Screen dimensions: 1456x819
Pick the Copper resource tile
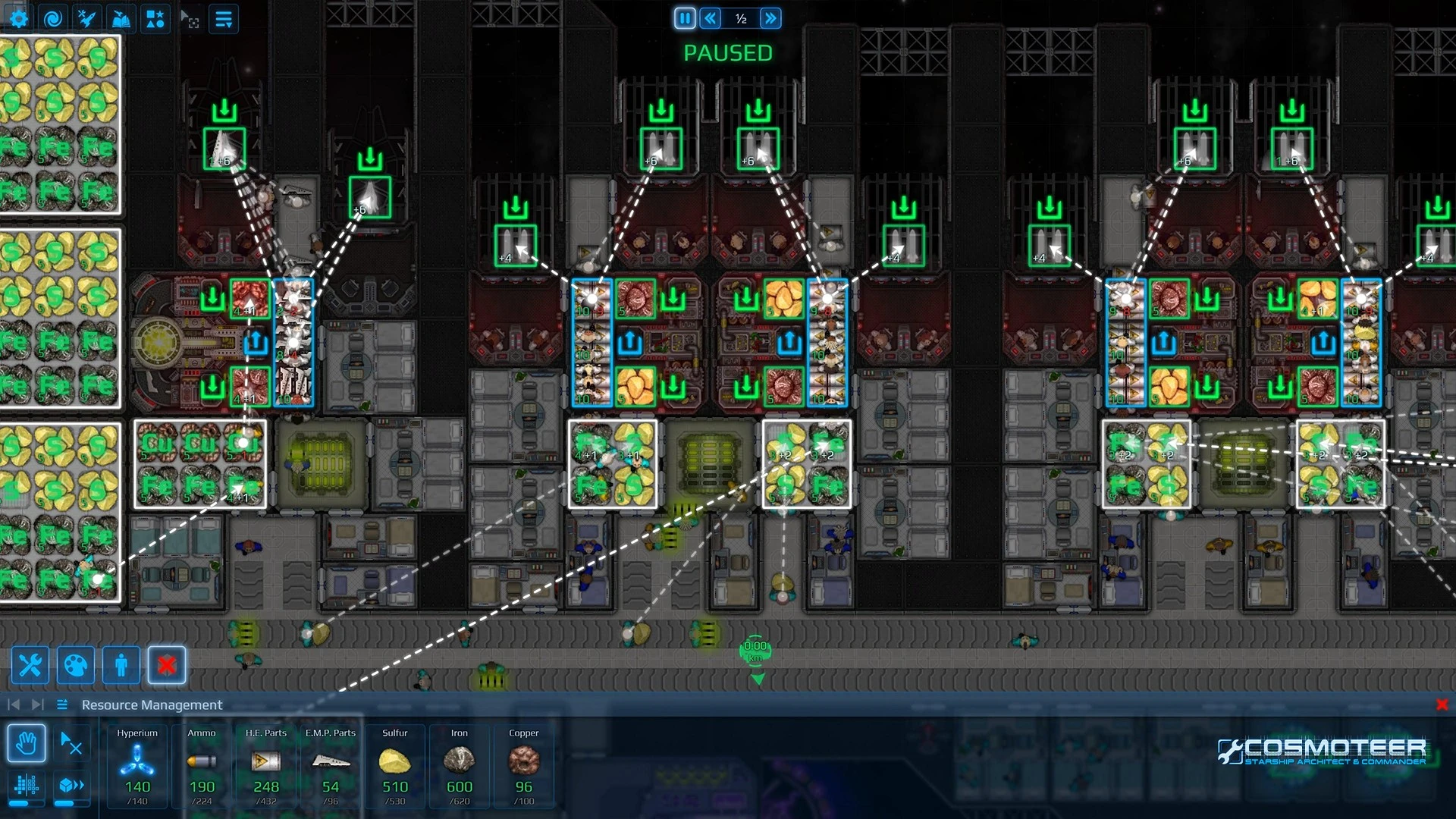point(524,764)
